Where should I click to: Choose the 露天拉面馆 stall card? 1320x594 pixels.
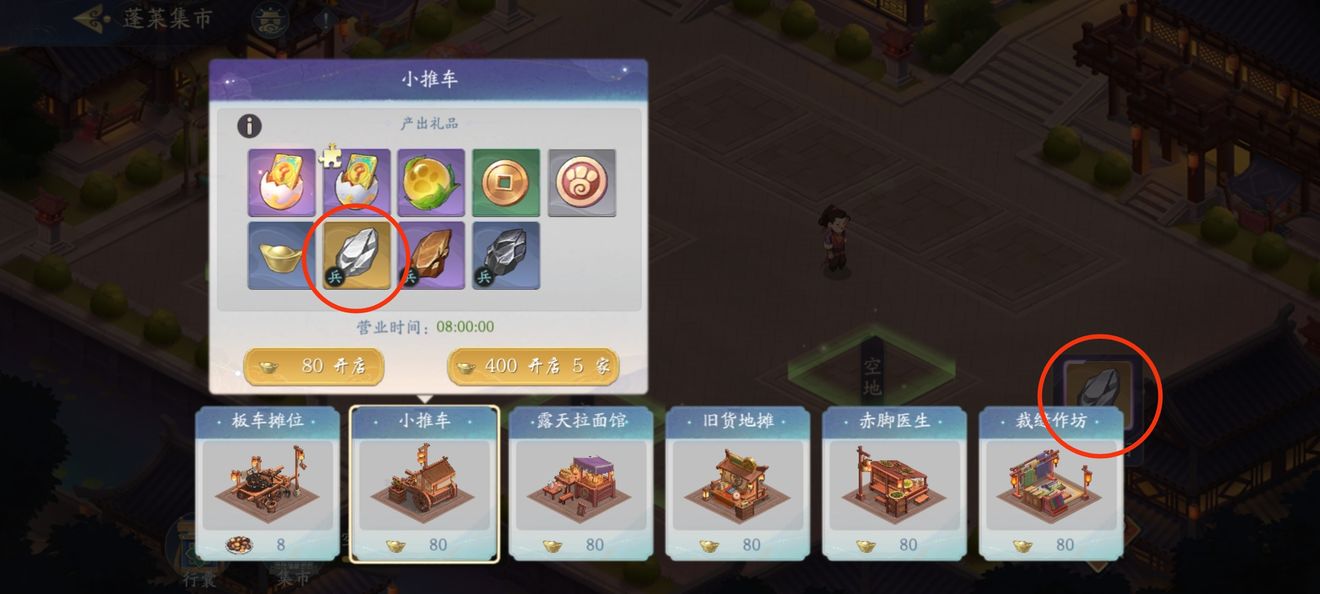click(x=581, y=482)
